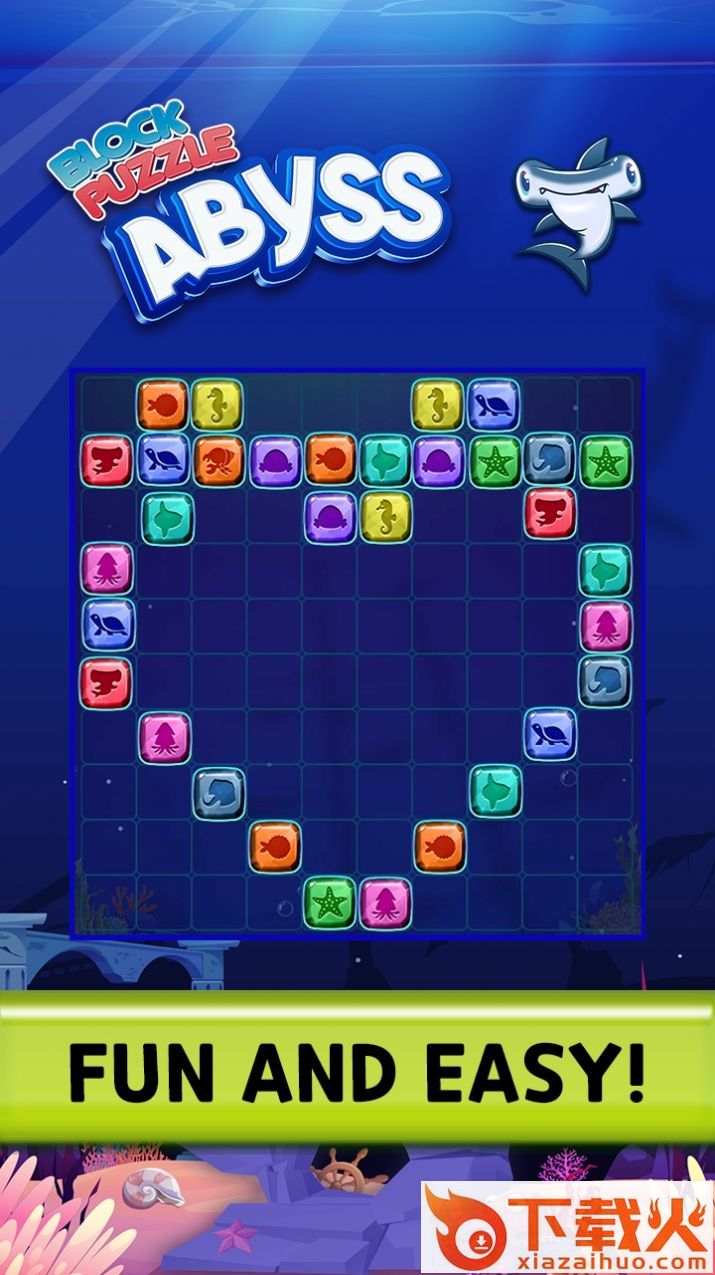Choose the pink squid next to the bottom starfish
Image resolution: width=715 pixels, height=1275 pixels.
tap(385, 902)
